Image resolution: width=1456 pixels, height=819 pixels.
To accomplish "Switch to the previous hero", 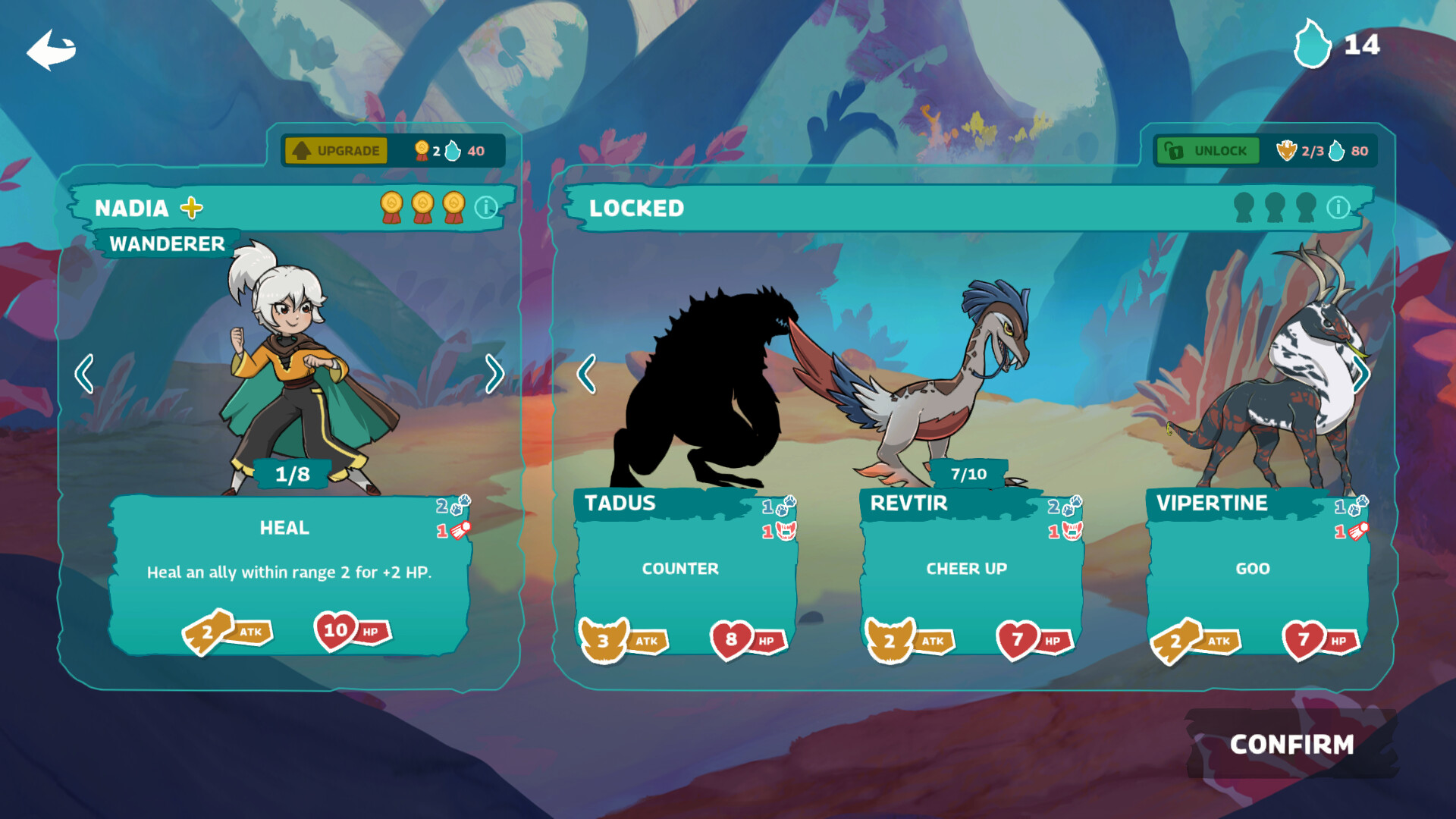I will tap(84, 374).
